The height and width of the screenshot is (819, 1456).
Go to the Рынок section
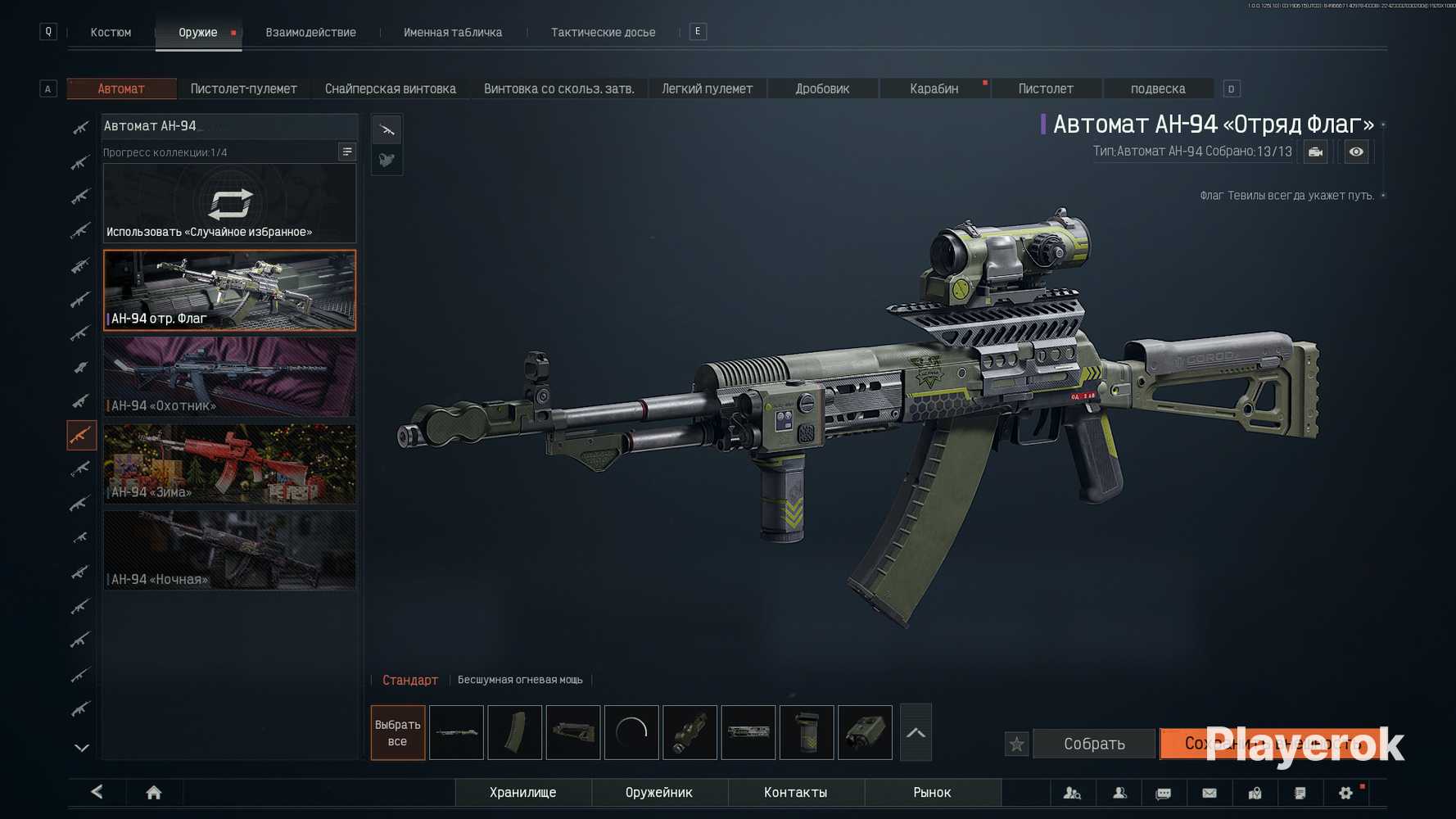[x=932, y=792]
